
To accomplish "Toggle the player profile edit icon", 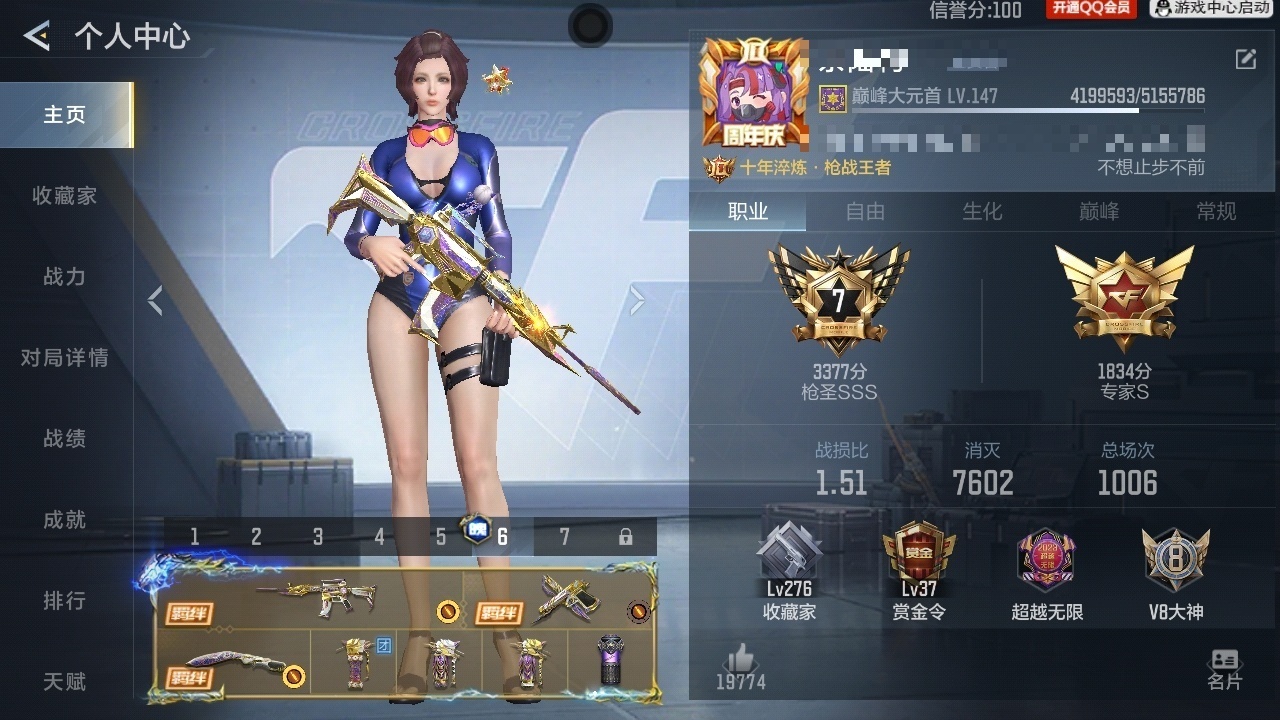I will point(1243,60).
